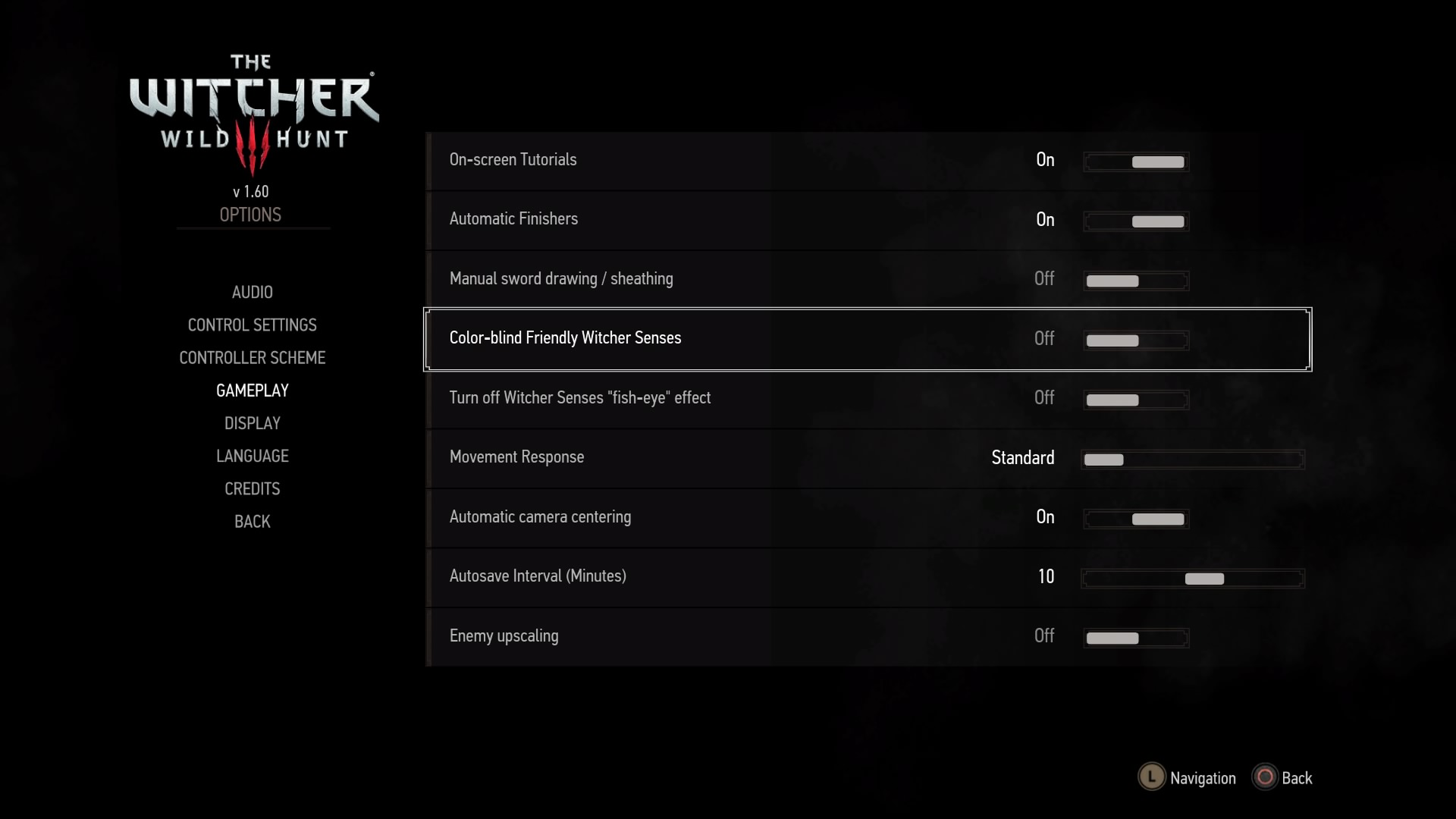This screenshot has height=819, width=1456.
Task: Click the Back circle button icon
Action: point(1265,777)
